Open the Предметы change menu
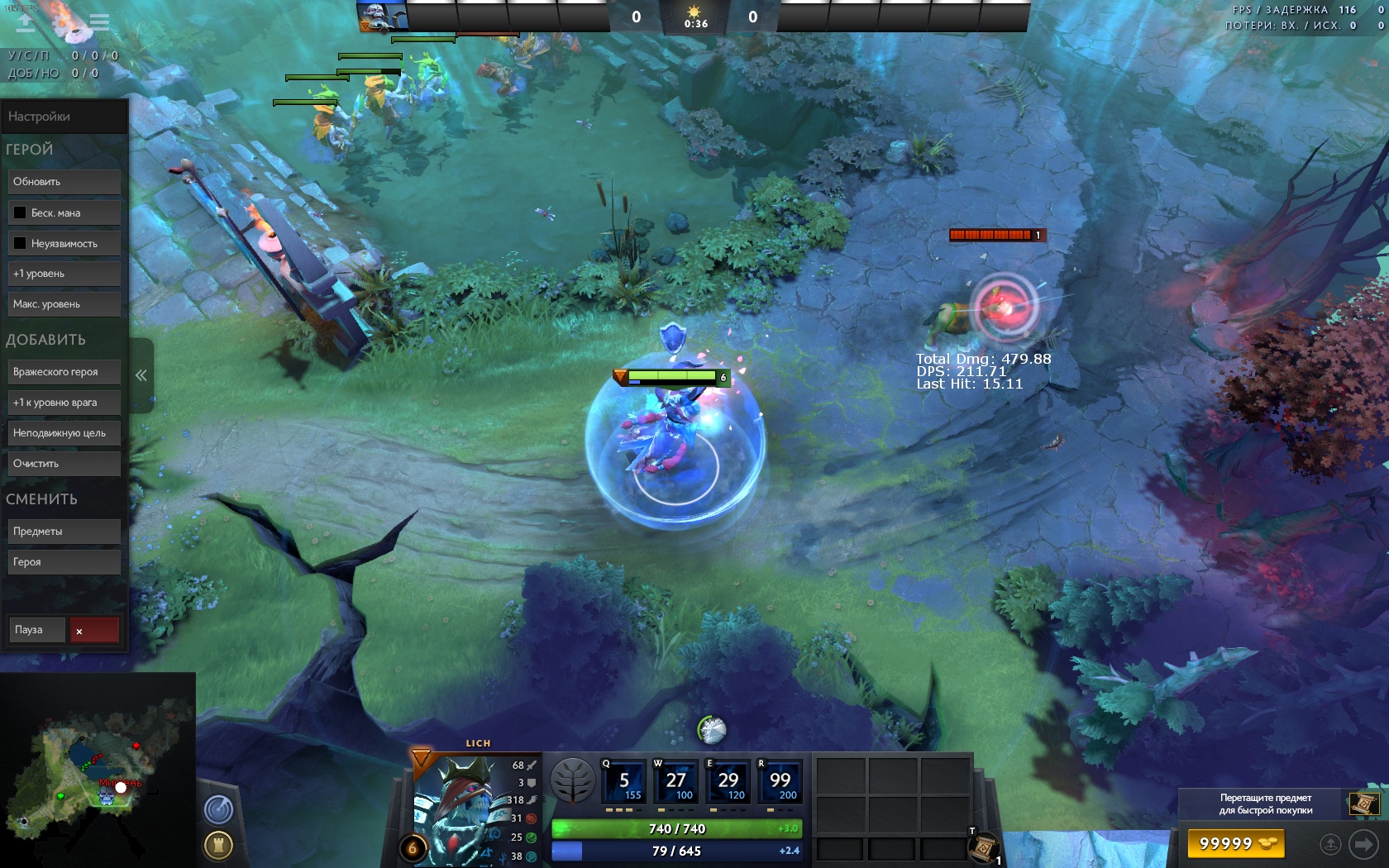Image resolution: width=1389 pixels, height=868 pixels. [64, 532]
